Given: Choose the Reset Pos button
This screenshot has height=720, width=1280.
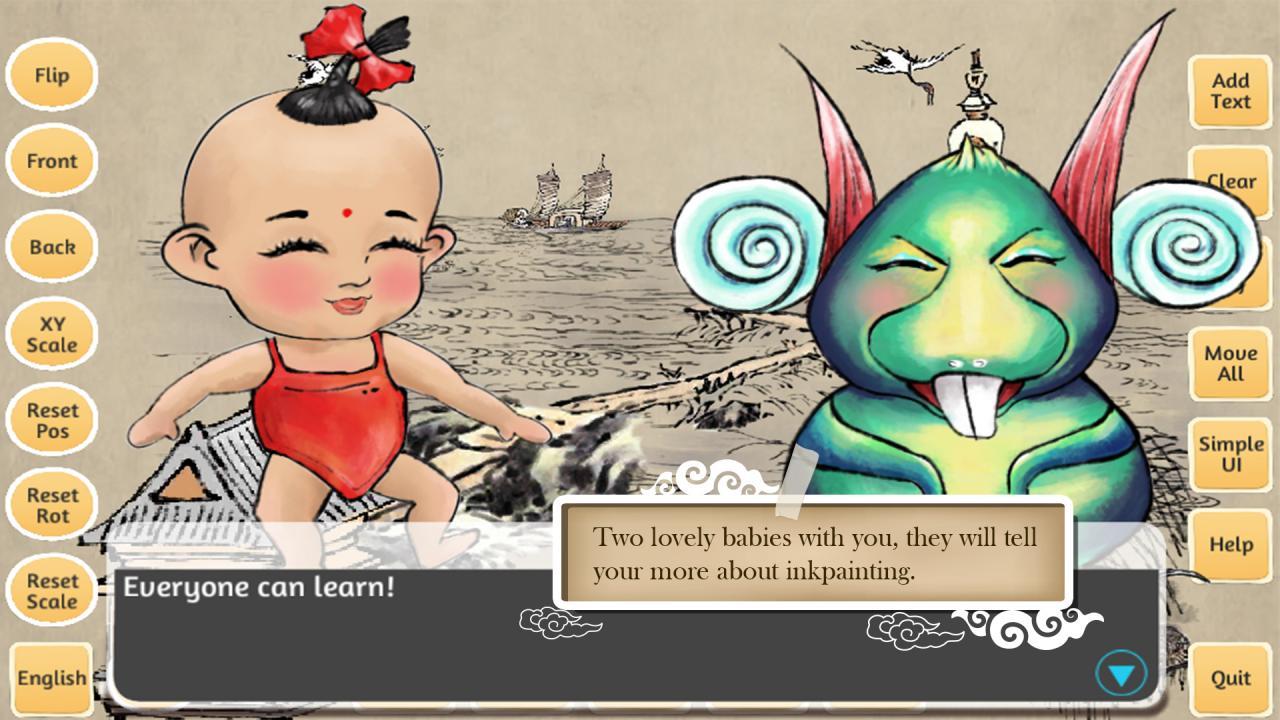Looking at the screenshot, I should tap(52, 420).
